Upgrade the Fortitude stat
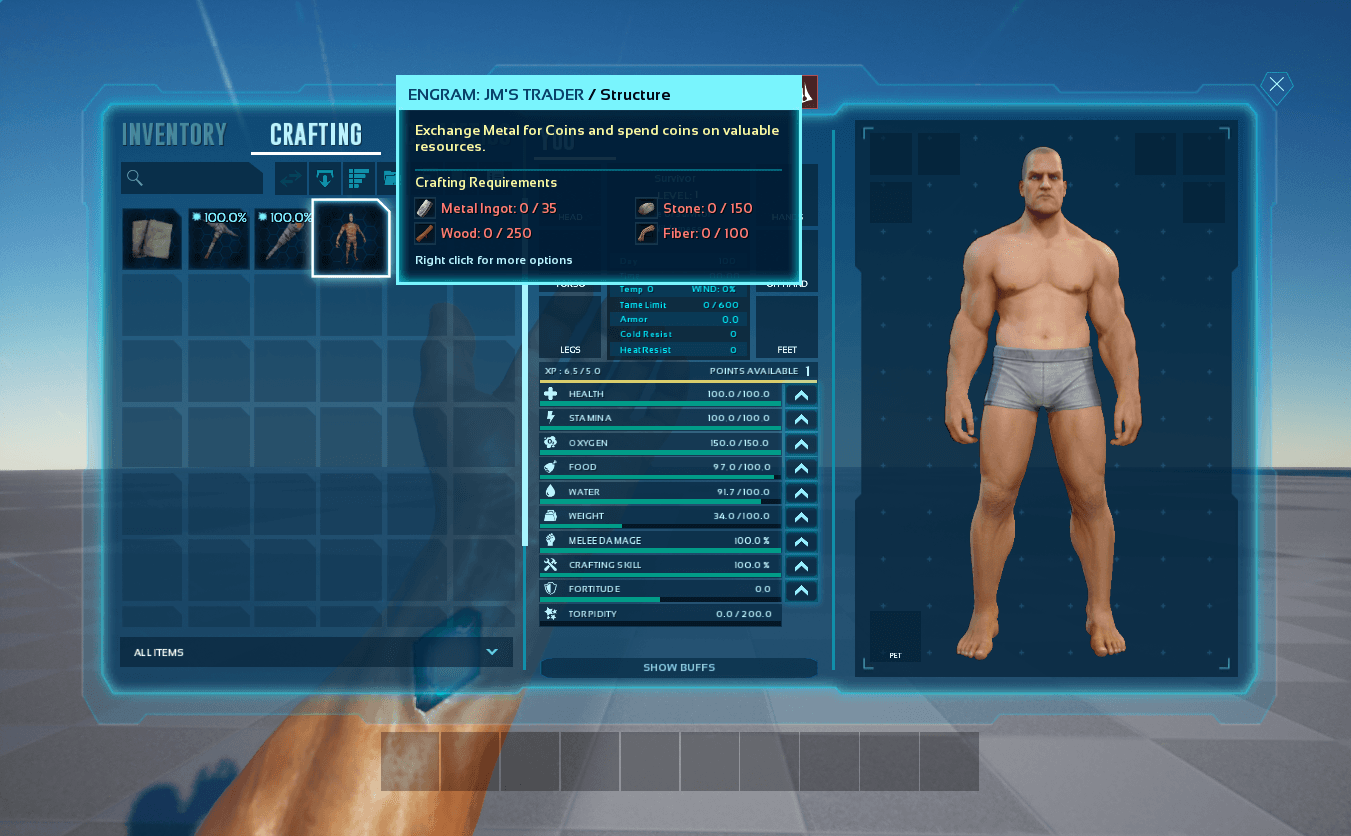The image size is (1351, 836). (801, 590)
